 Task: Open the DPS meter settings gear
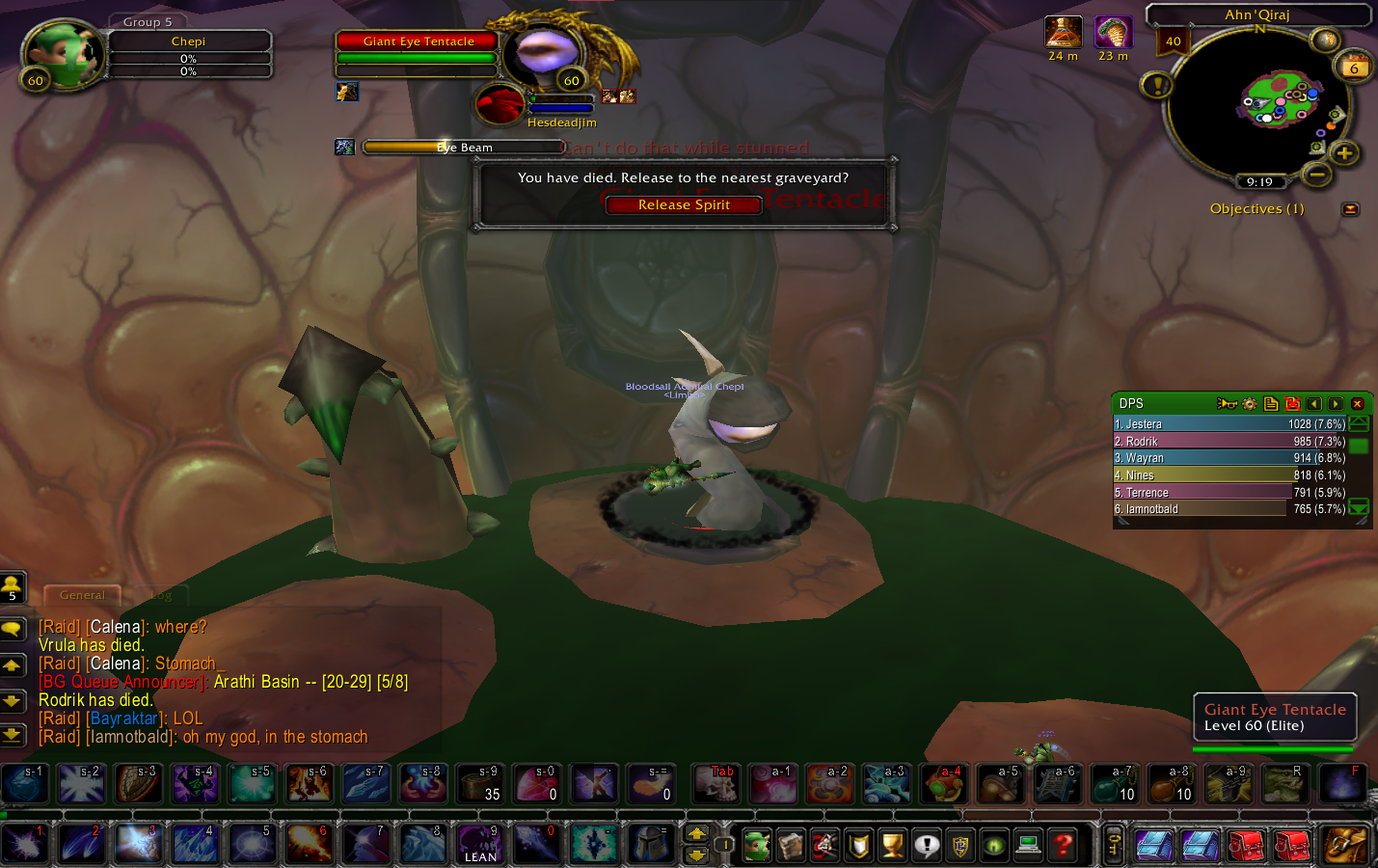[x=1249, y=404]
